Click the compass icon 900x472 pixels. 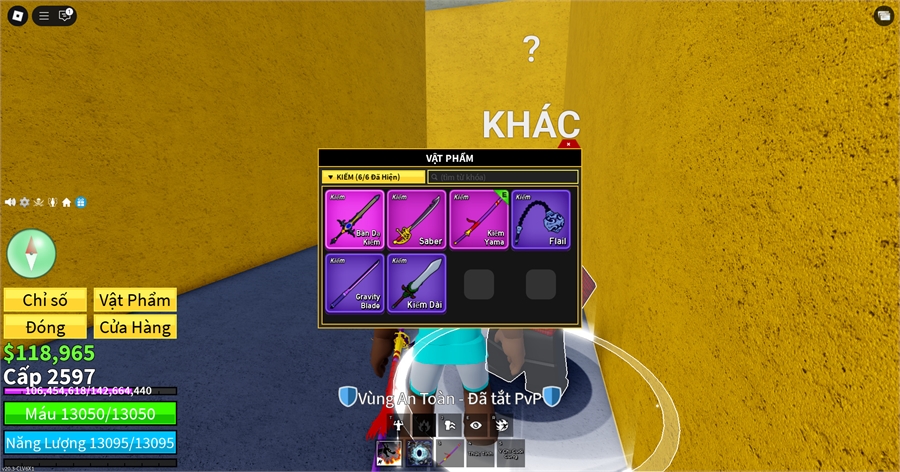tap(31, 252)
